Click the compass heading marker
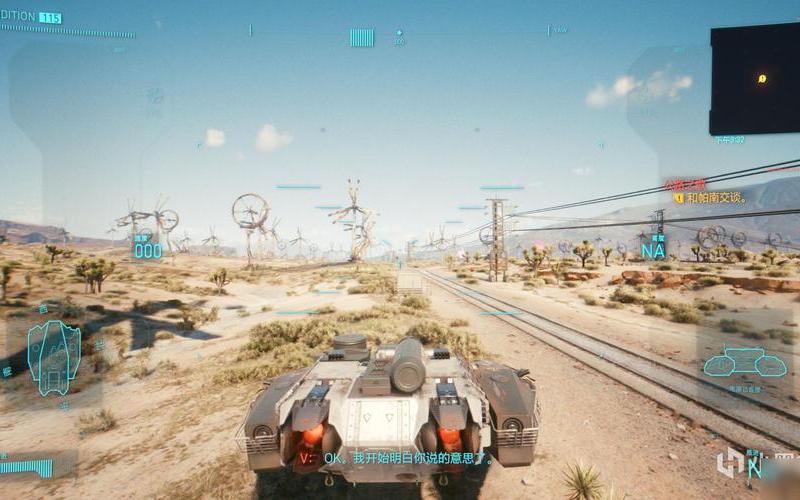 [361, 37]
